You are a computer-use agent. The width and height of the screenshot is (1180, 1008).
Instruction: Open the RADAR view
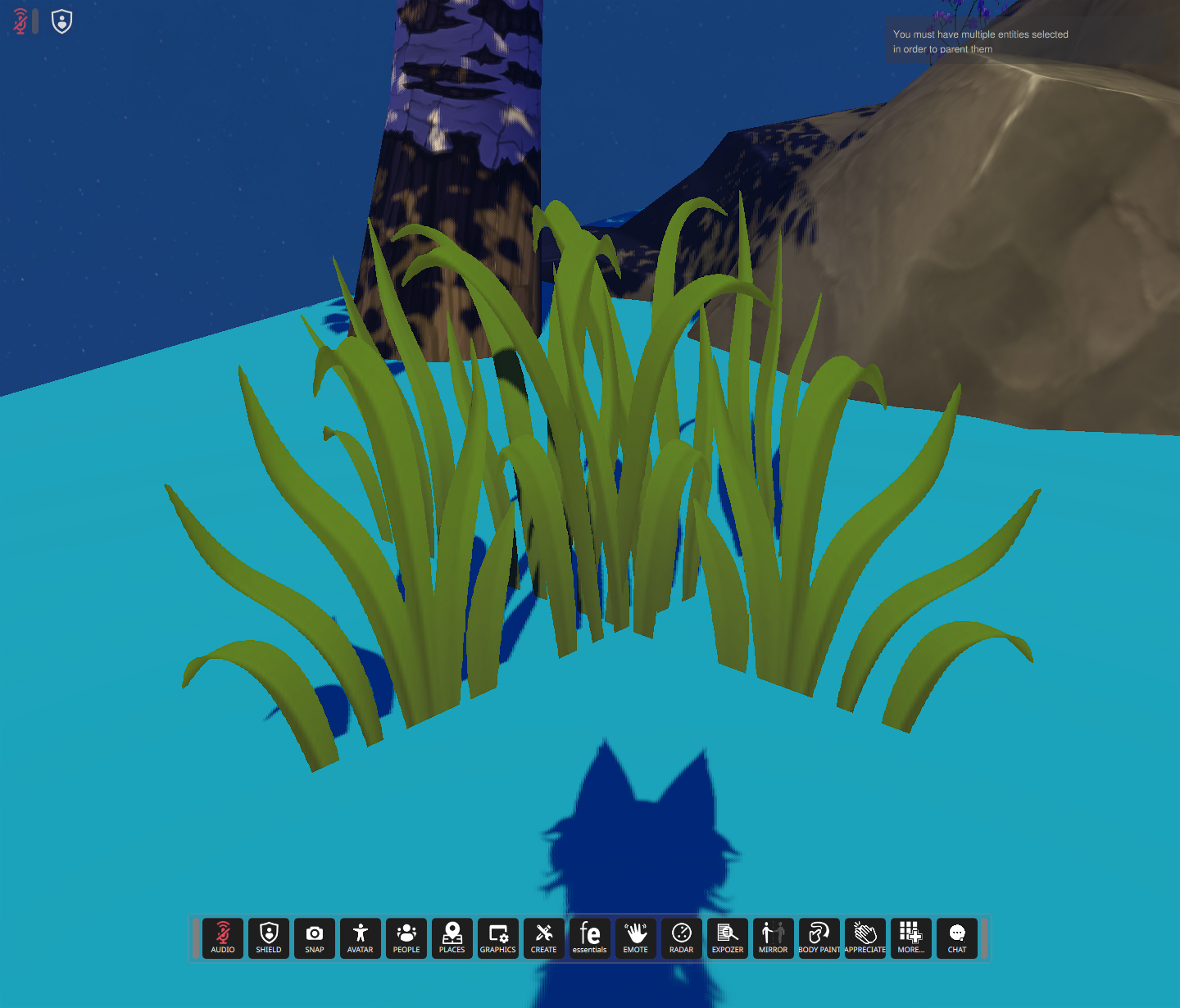[681, 938]
